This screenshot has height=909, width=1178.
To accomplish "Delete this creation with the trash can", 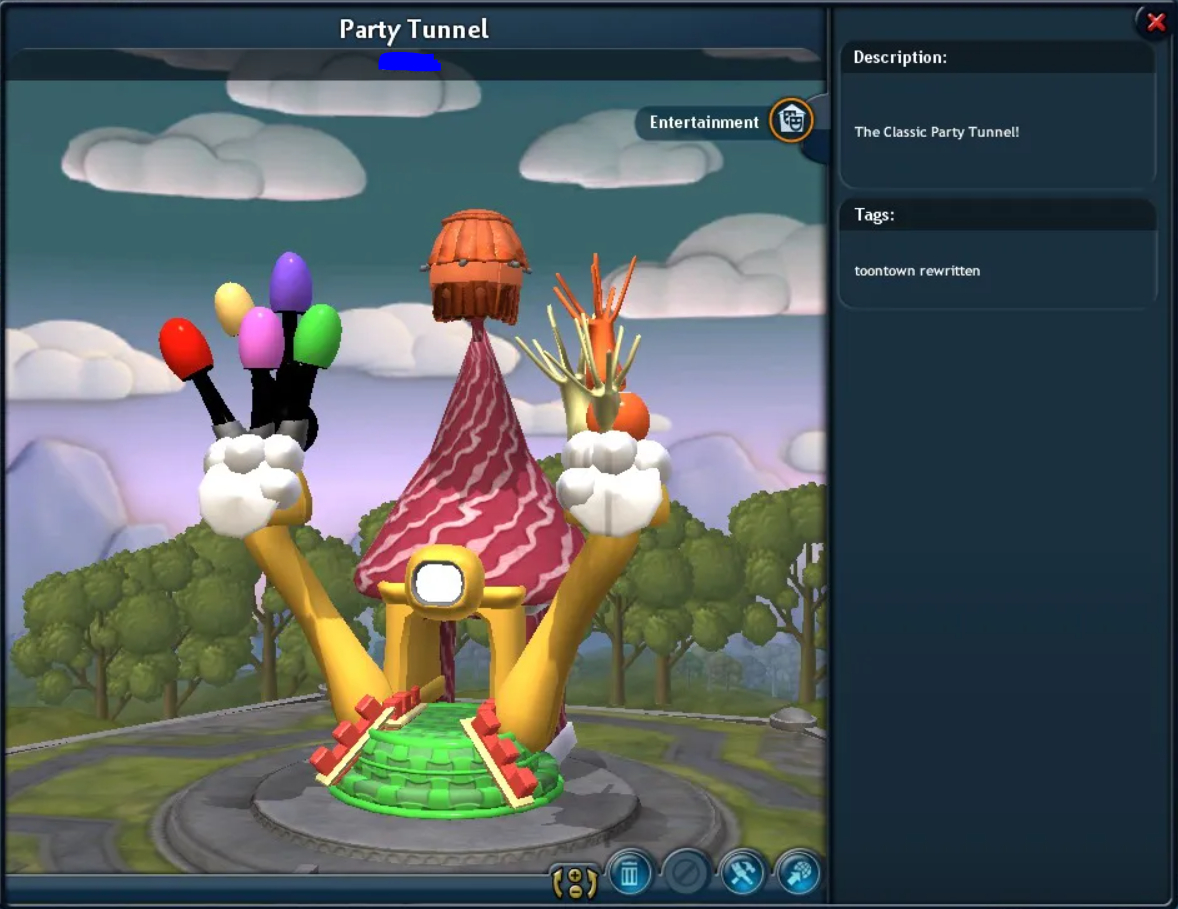I will pos(629,875).
